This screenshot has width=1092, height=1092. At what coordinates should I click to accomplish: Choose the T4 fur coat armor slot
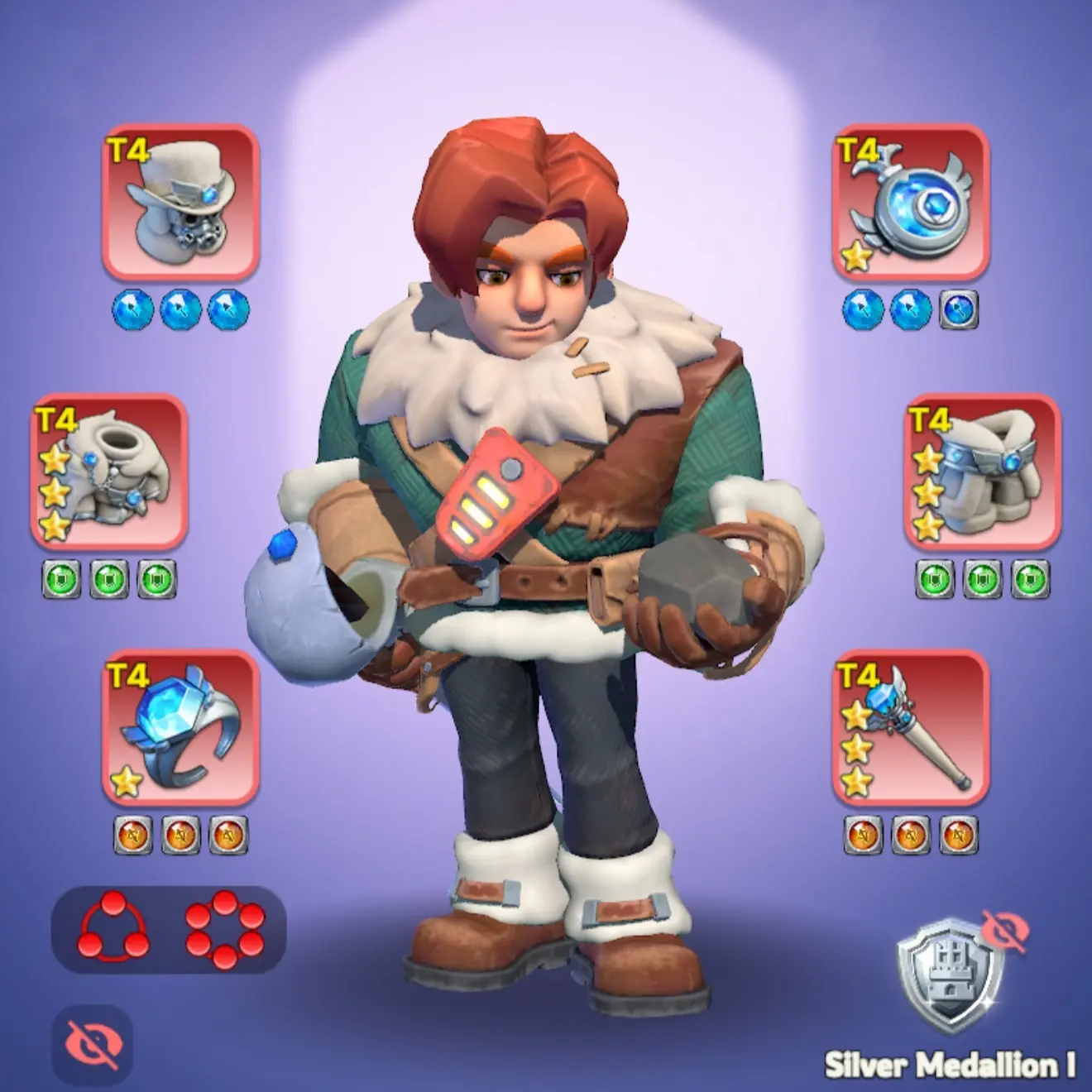pyautogui.click(x=109, y=472)
